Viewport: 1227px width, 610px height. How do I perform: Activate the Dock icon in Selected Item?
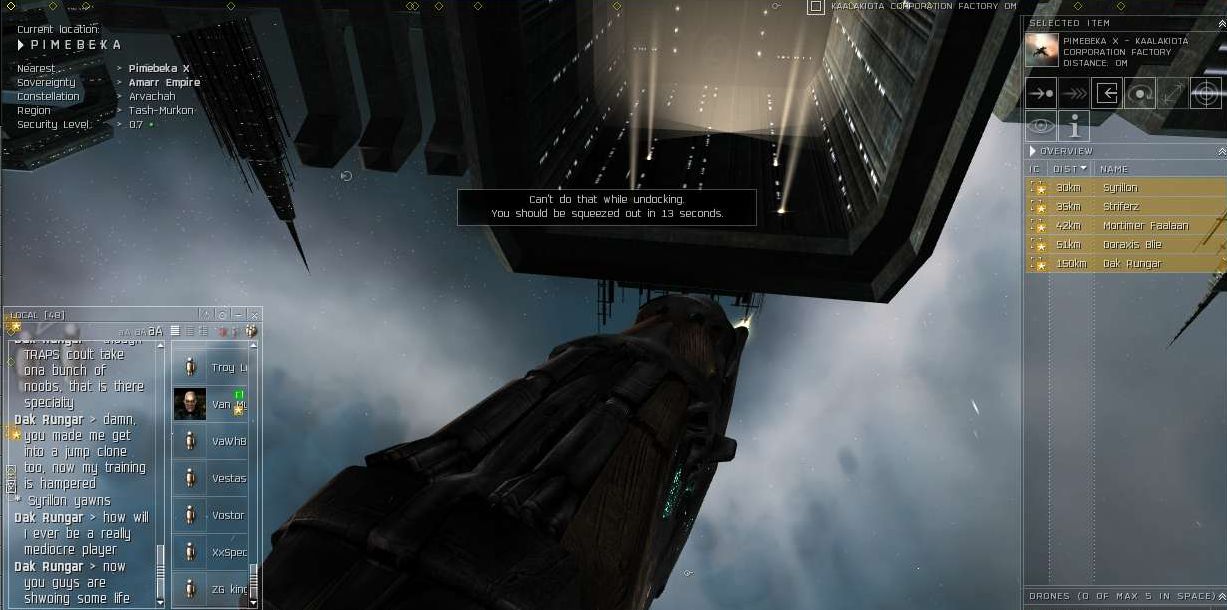[x=1106, y=94]
